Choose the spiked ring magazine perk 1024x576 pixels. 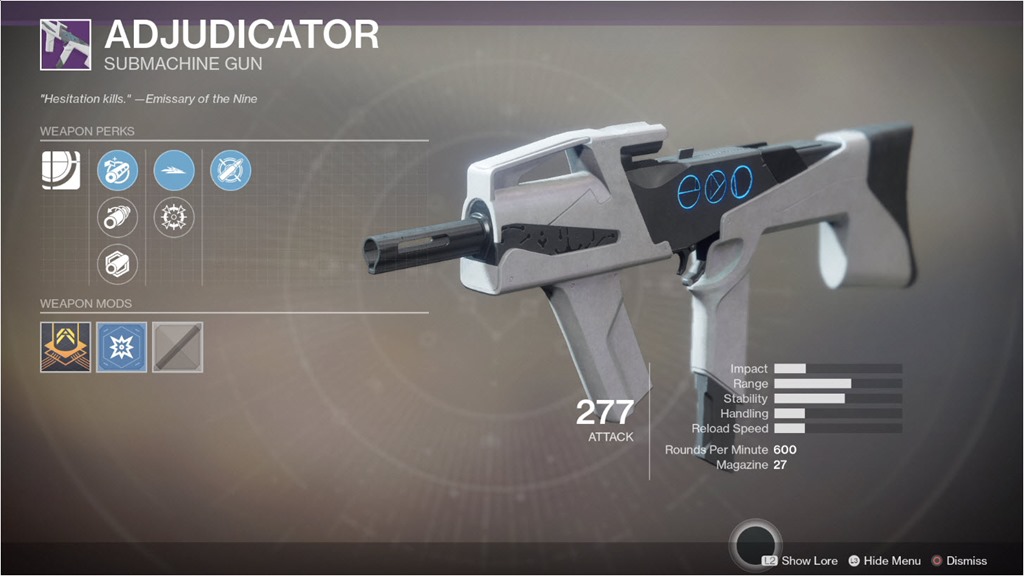[174, 217]
